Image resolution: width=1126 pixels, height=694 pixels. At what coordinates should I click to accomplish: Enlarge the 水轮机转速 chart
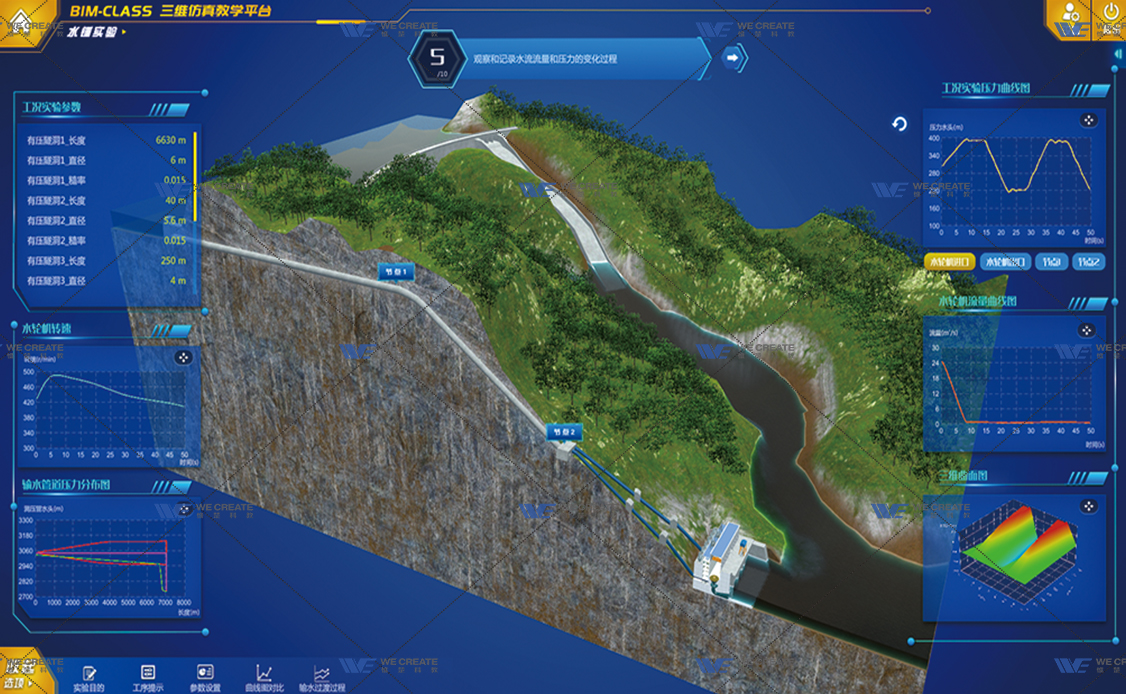point(183,357)
